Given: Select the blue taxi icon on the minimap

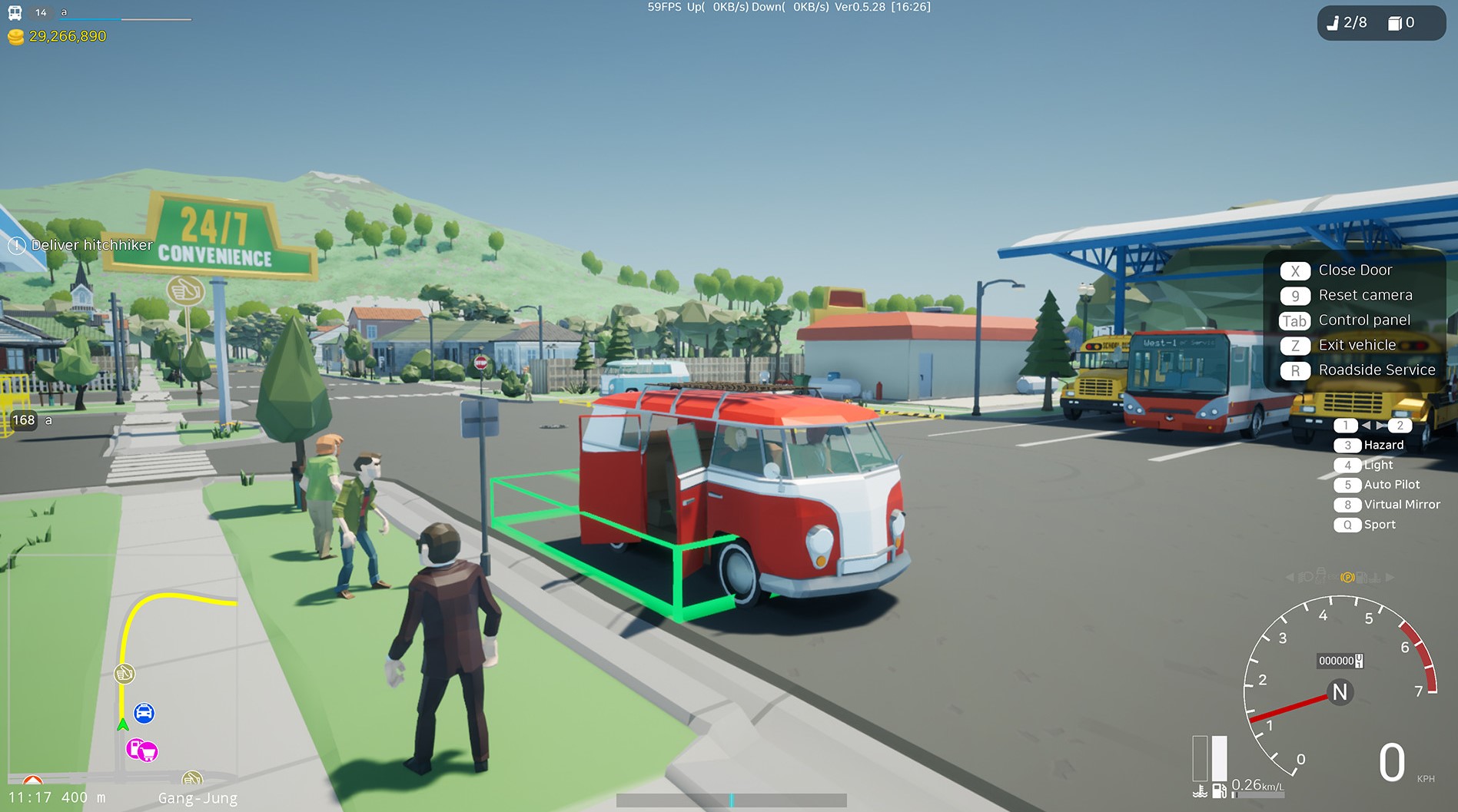Looking at the screenshot, I should (x=143, y=713).
